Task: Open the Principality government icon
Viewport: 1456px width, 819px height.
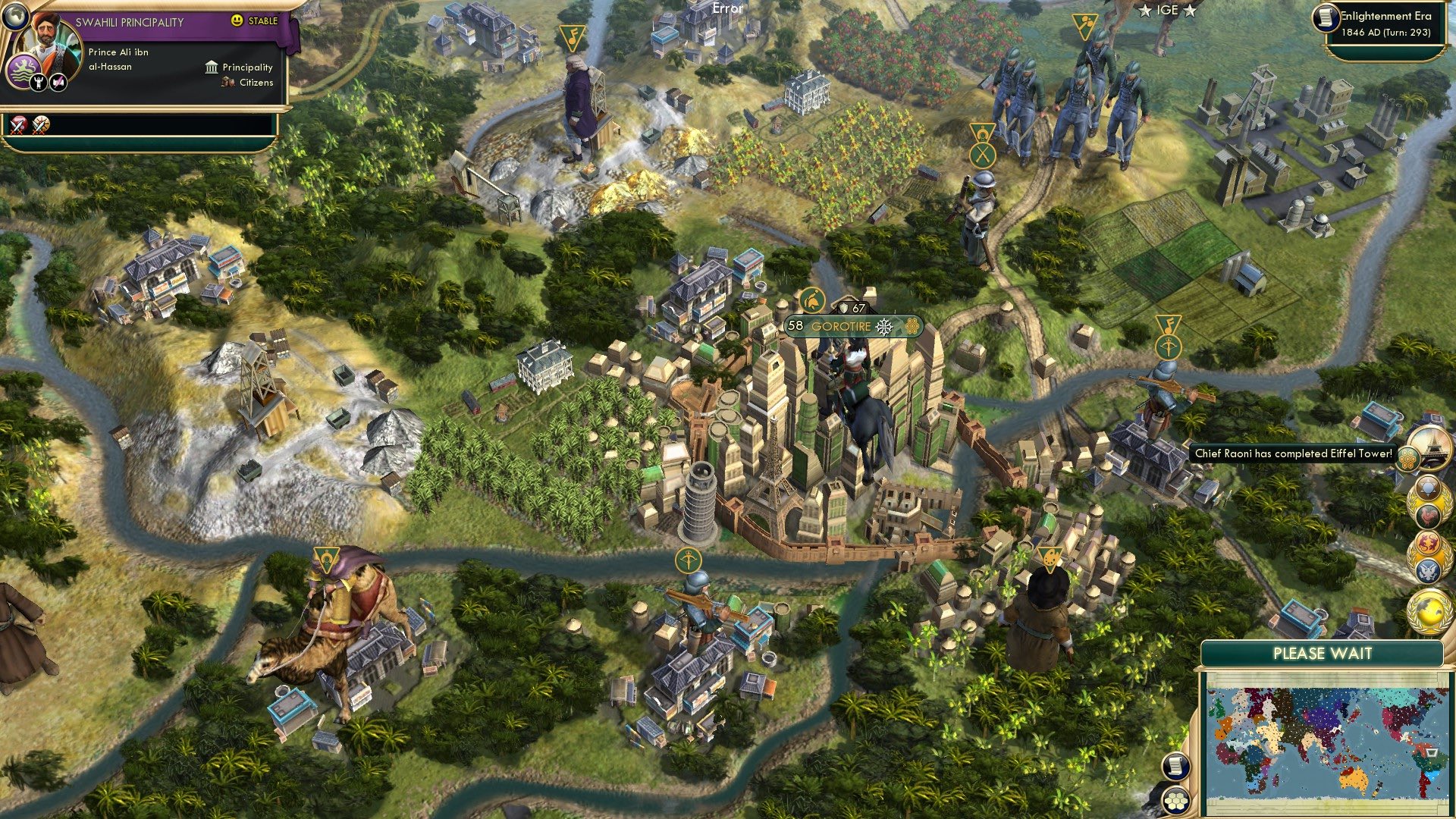Action: click(212, 68)
